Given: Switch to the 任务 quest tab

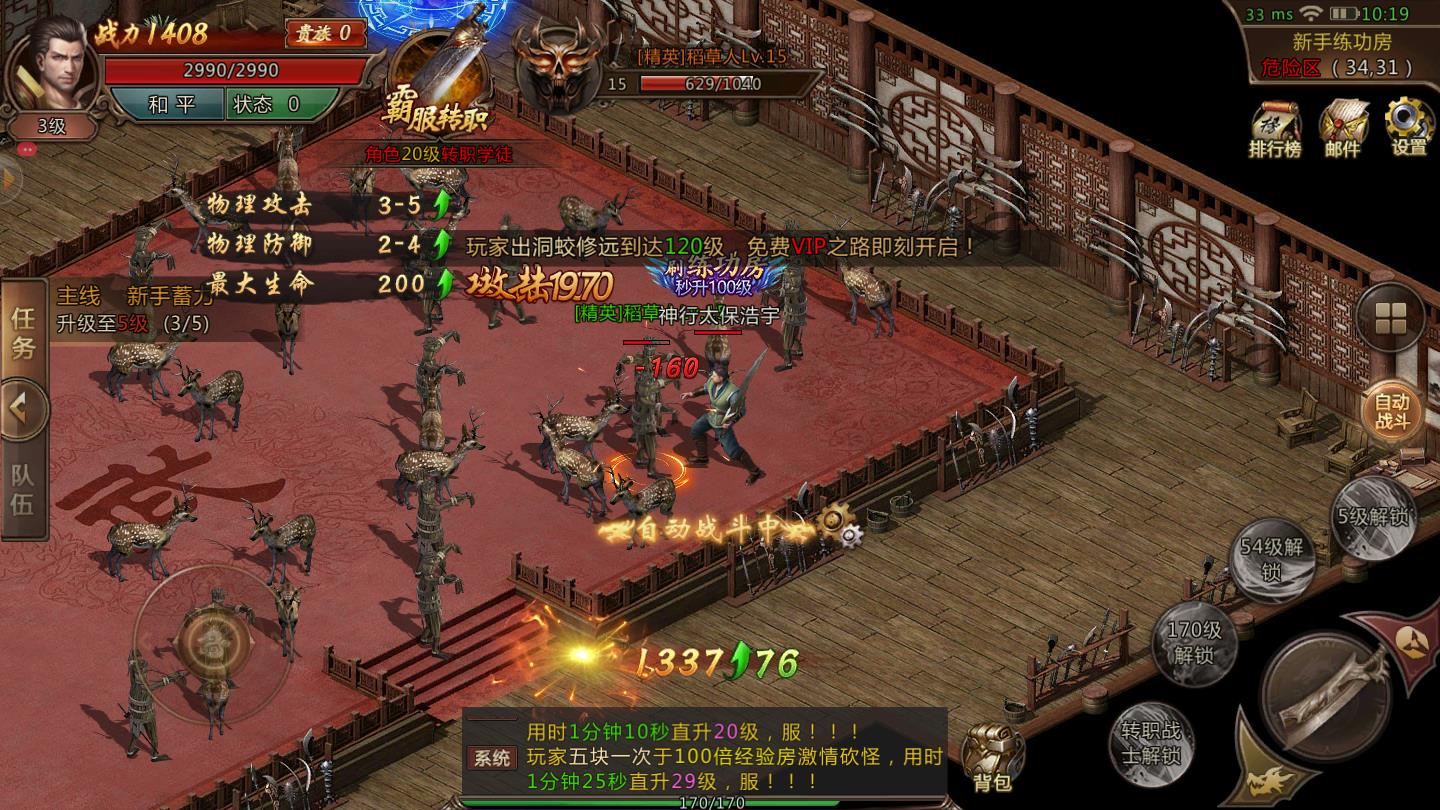Looking at the screenshot, I should (x=23, y=333).
